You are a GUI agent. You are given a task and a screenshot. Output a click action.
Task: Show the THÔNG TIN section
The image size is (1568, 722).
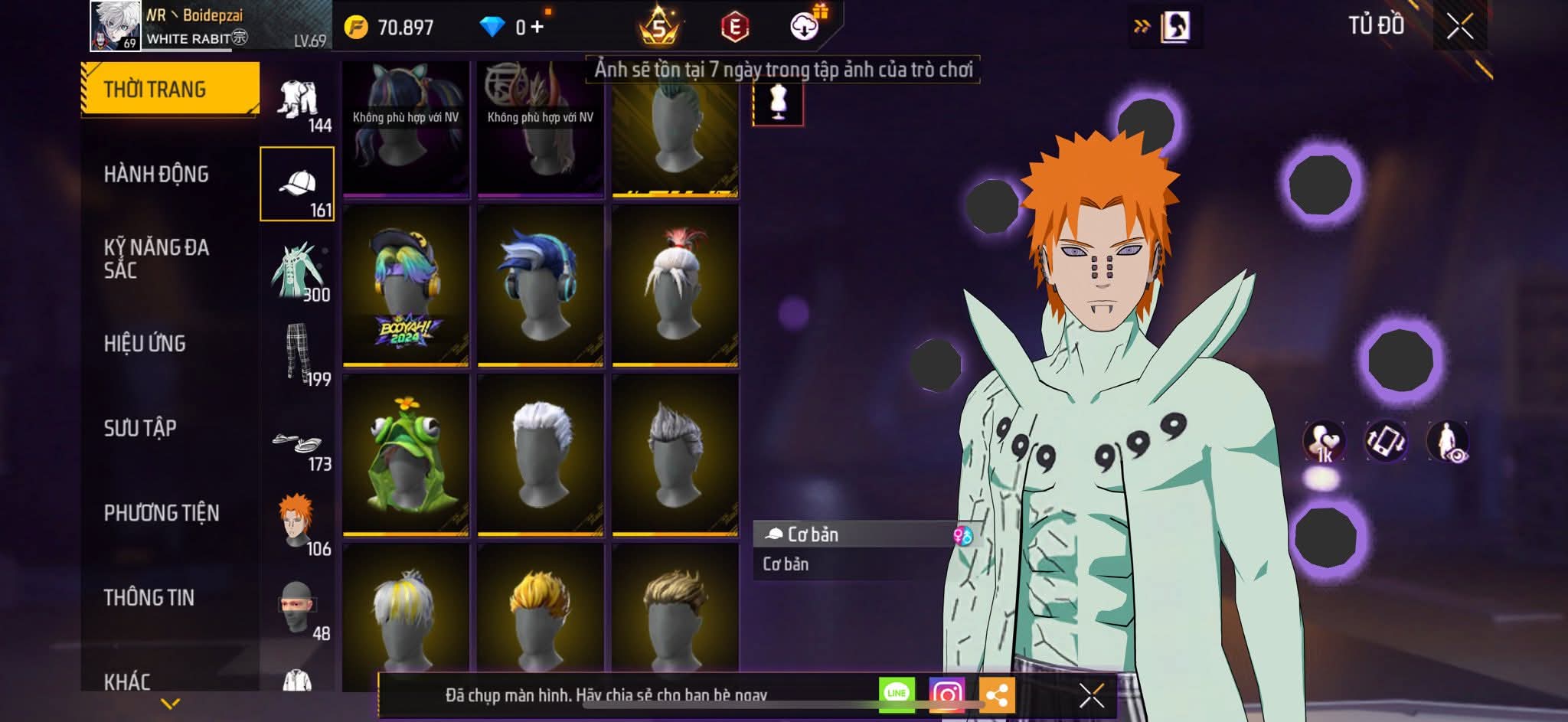point(149,597)
